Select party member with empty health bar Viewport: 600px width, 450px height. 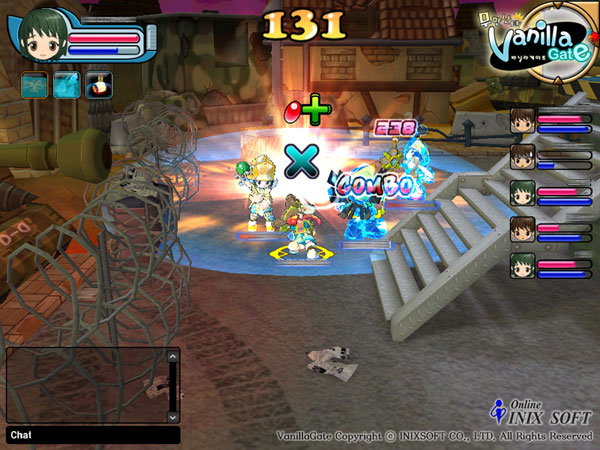[x=520, y=155]
